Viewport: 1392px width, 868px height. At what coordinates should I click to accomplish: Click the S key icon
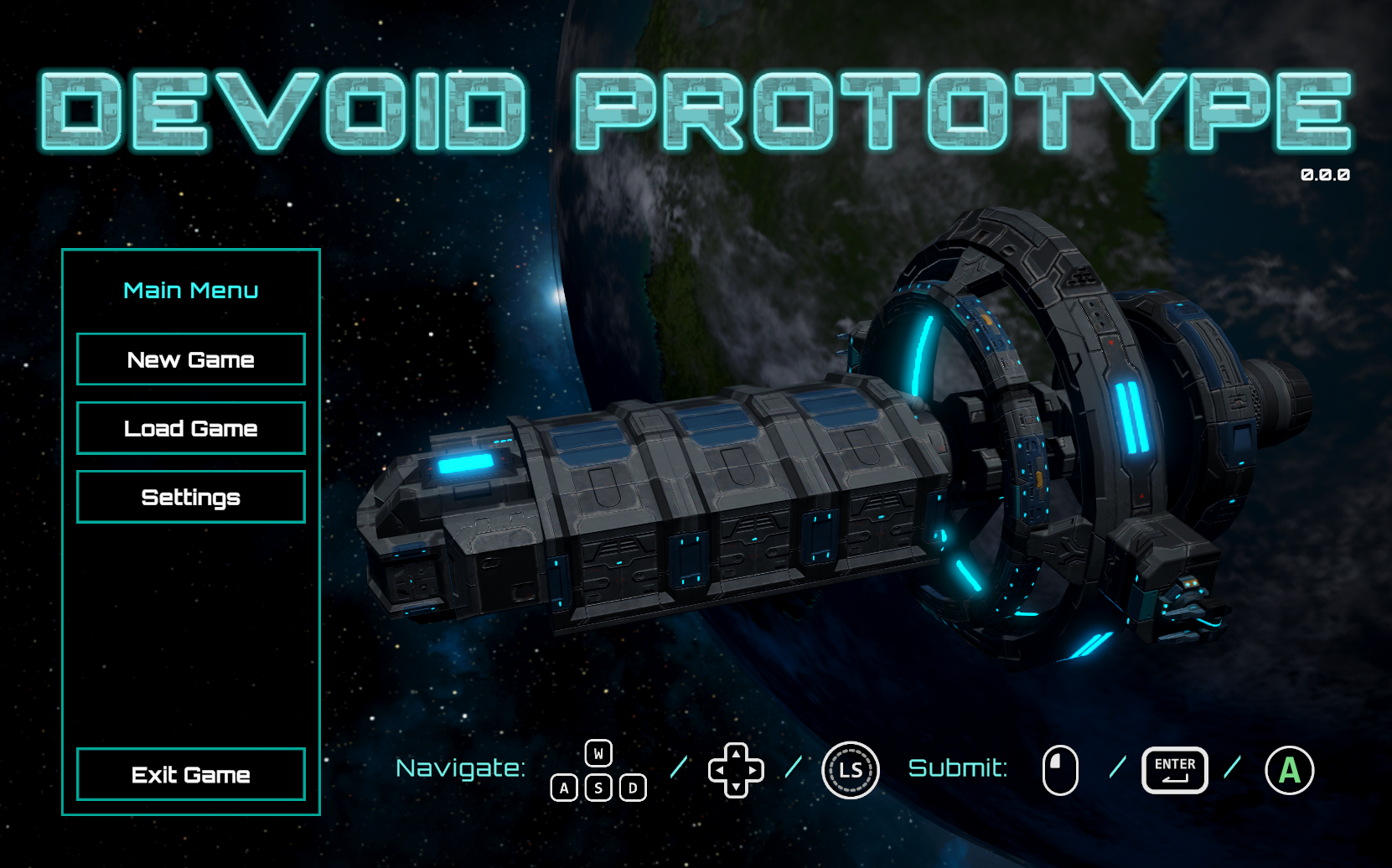click(x=598, y=788)
